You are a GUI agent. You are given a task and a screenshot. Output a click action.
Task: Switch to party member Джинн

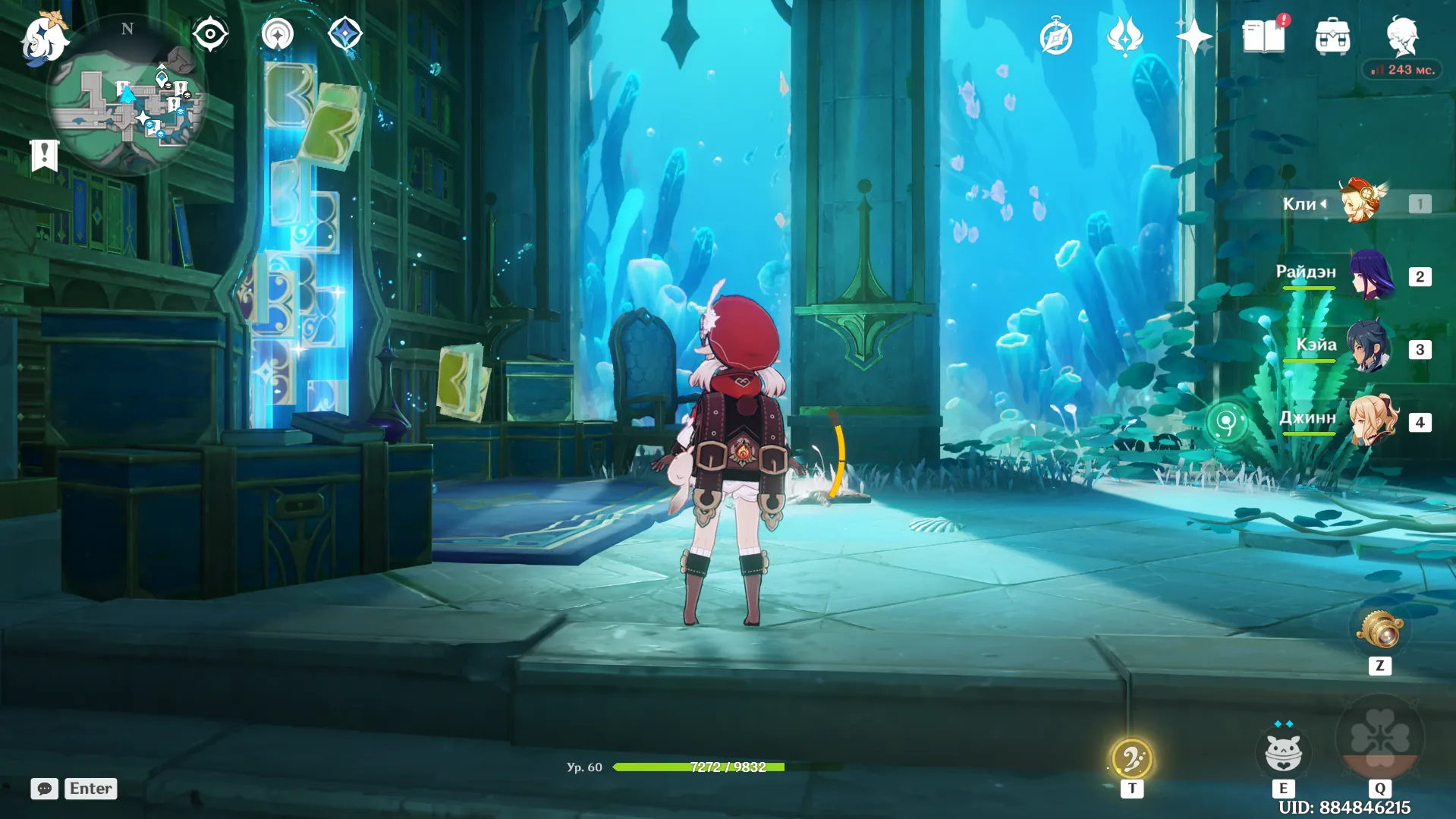click(x=1373, y=421)
